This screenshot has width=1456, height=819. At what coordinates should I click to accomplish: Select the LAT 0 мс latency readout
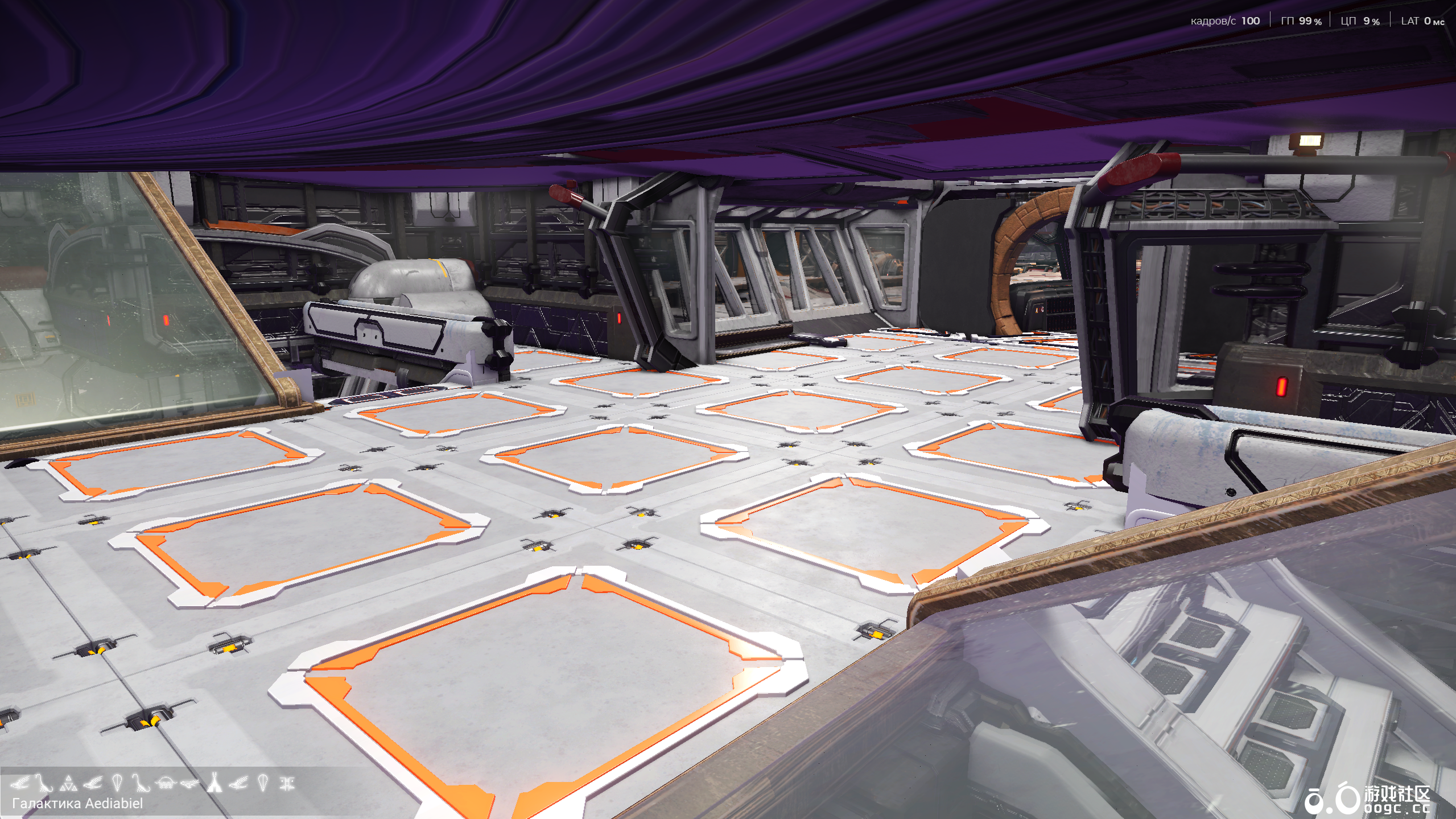point(1422,21)
